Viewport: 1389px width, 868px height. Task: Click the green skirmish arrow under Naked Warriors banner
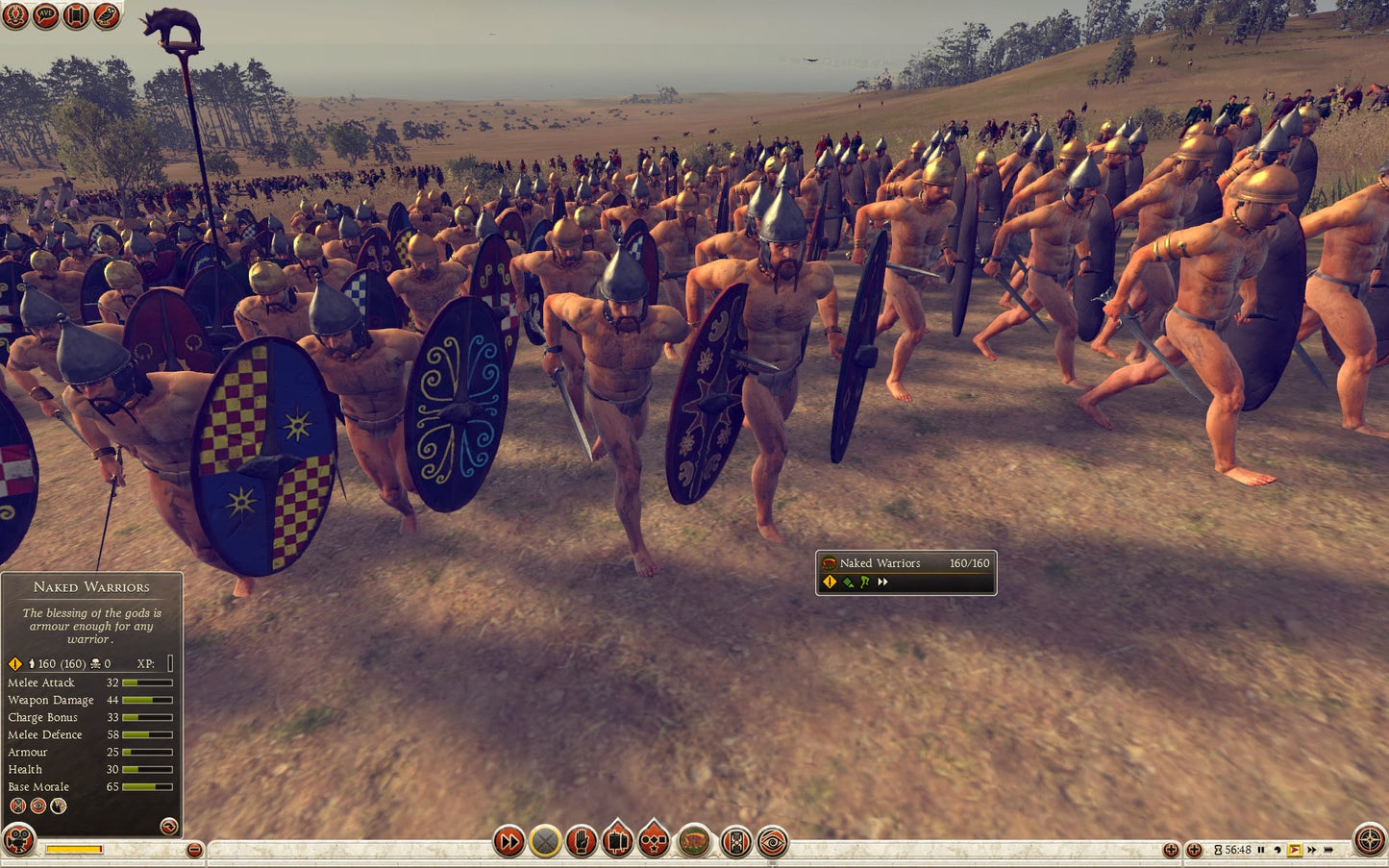tap(850, 582)
